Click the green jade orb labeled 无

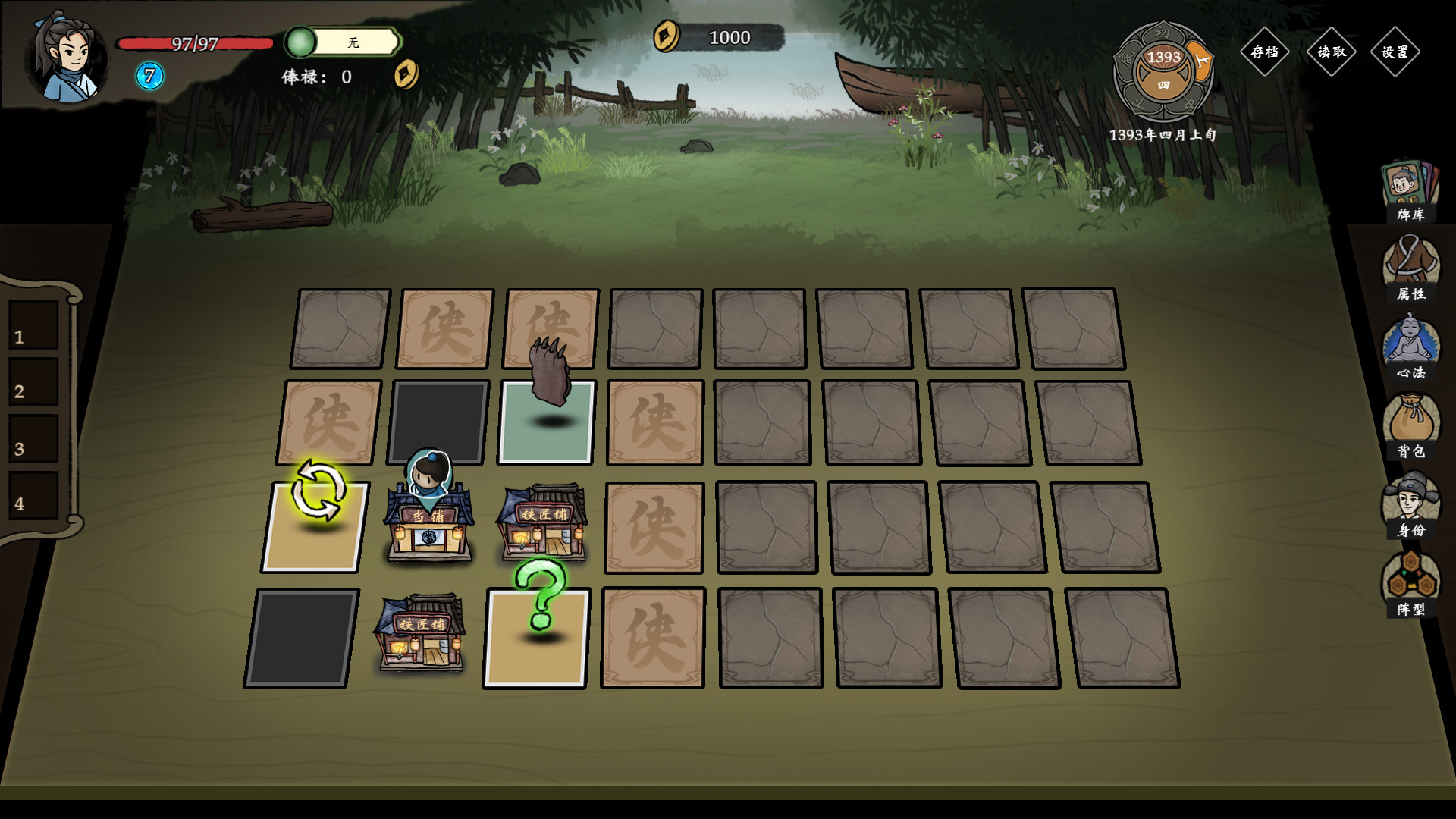pos(301,42)
